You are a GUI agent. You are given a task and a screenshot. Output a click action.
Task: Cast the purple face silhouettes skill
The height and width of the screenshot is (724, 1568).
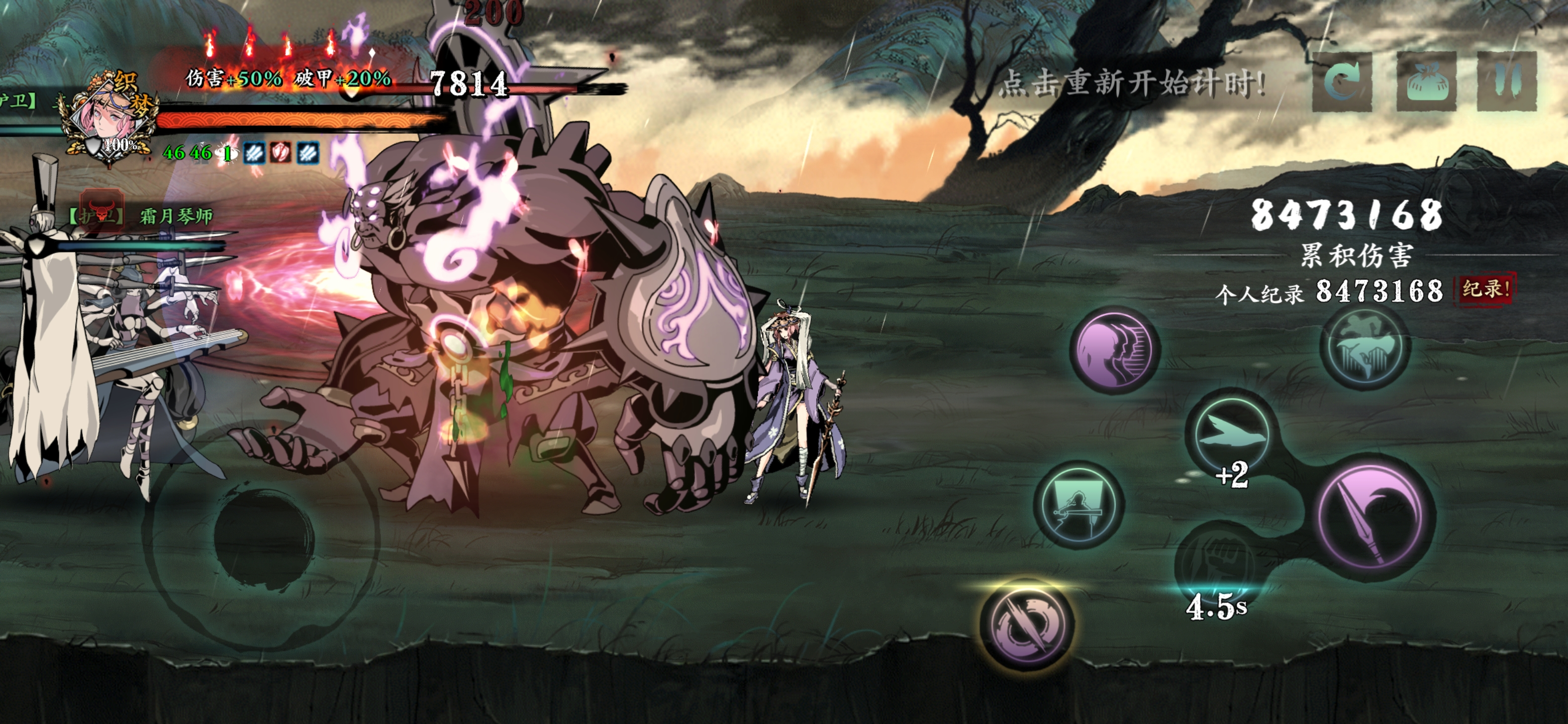coord(1115,349)
